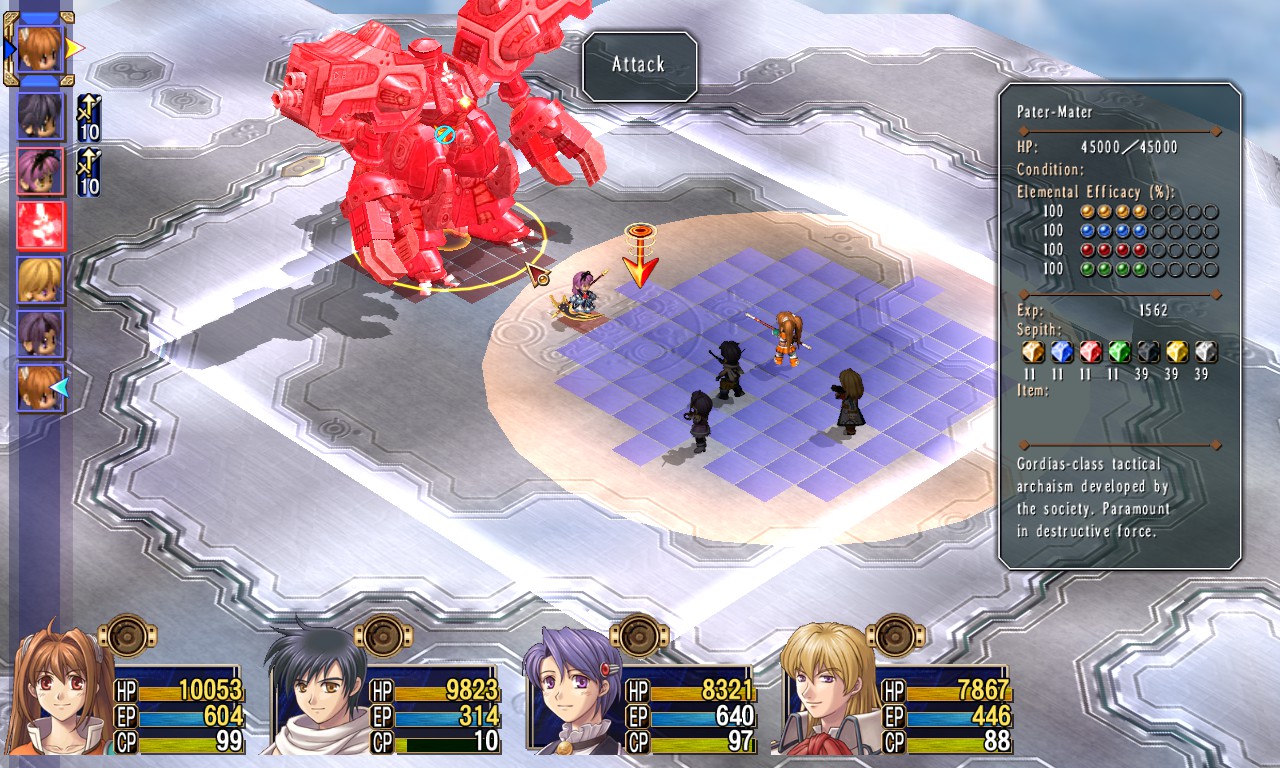Click the Attack command label
This screenshot has width=1280, height=768.
pyautogui.click(x=639, y=65)
